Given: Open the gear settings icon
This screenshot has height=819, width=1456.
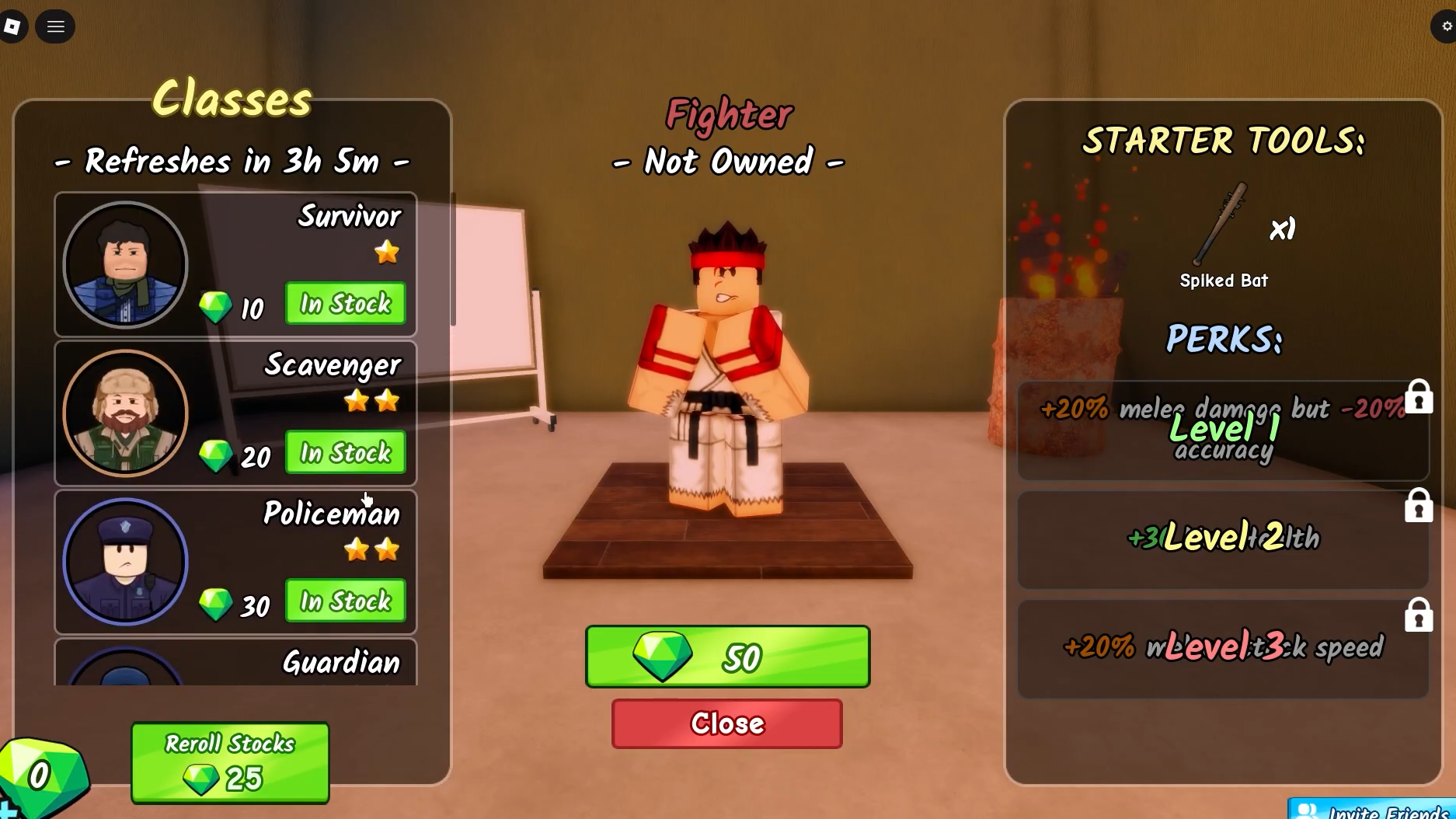Looking at the screenshot, I should tap(1446, 26).
